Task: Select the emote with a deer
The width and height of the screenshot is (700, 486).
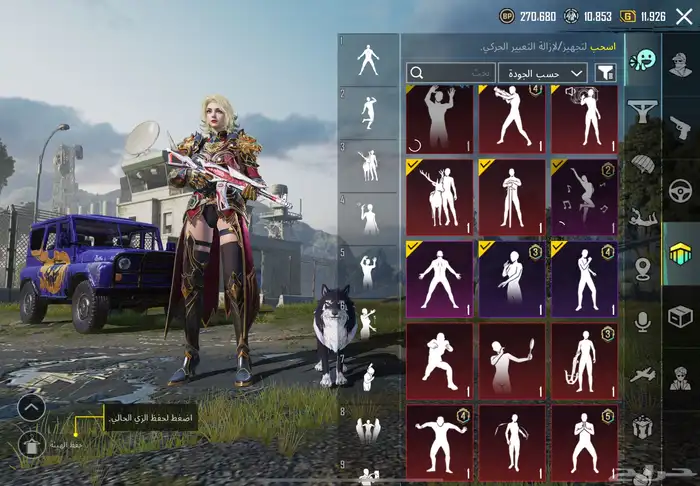Action: point(440,196)
